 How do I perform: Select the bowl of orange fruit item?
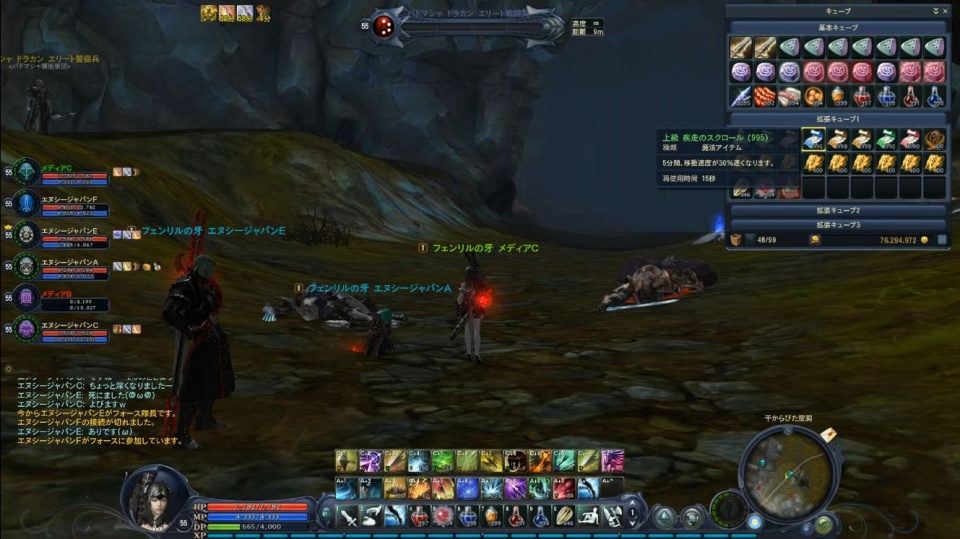coord(813,96)
